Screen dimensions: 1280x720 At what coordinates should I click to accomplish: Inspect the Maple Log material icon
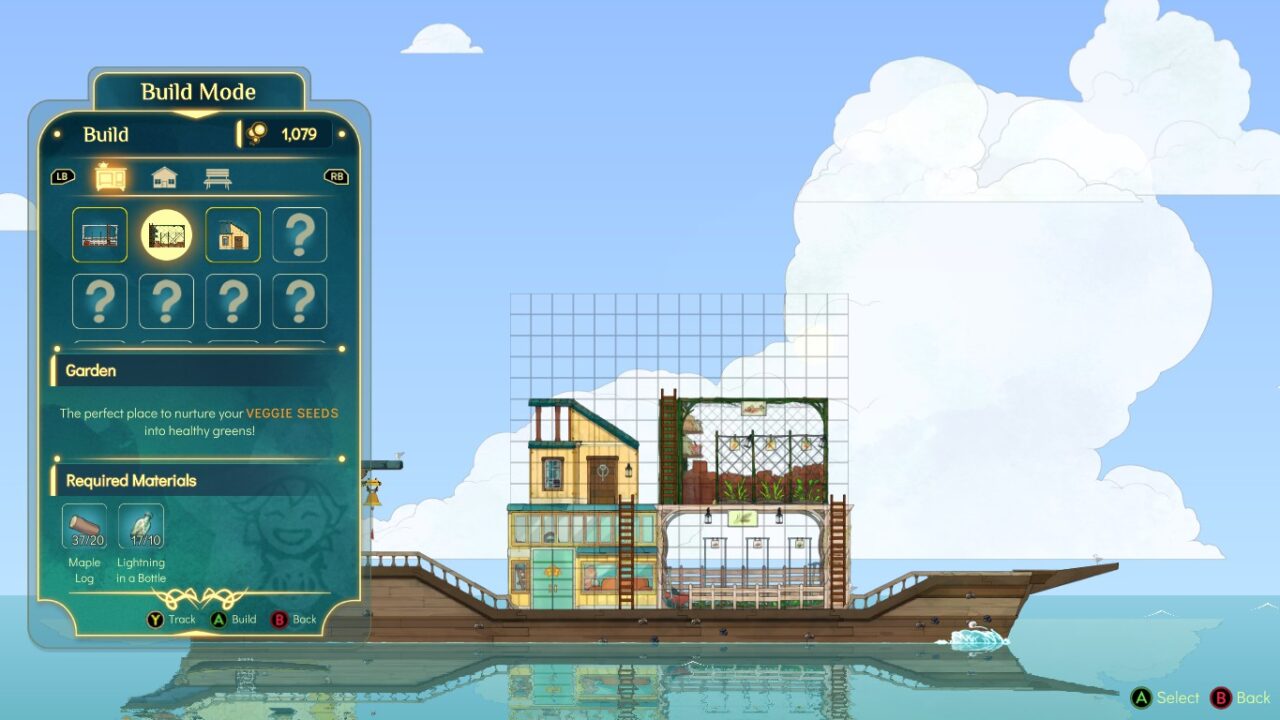click(x=85, y=527)
